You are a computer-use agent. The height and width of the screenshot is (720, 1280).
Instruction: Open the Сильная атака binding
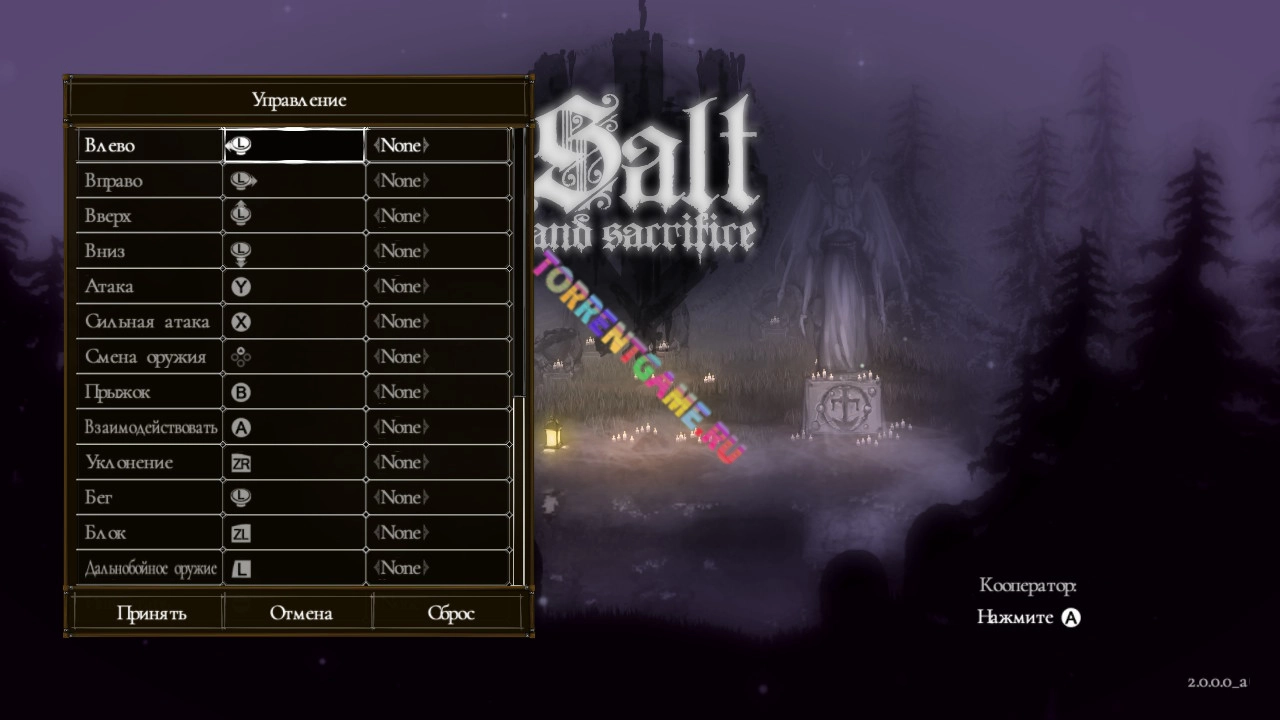150,321
